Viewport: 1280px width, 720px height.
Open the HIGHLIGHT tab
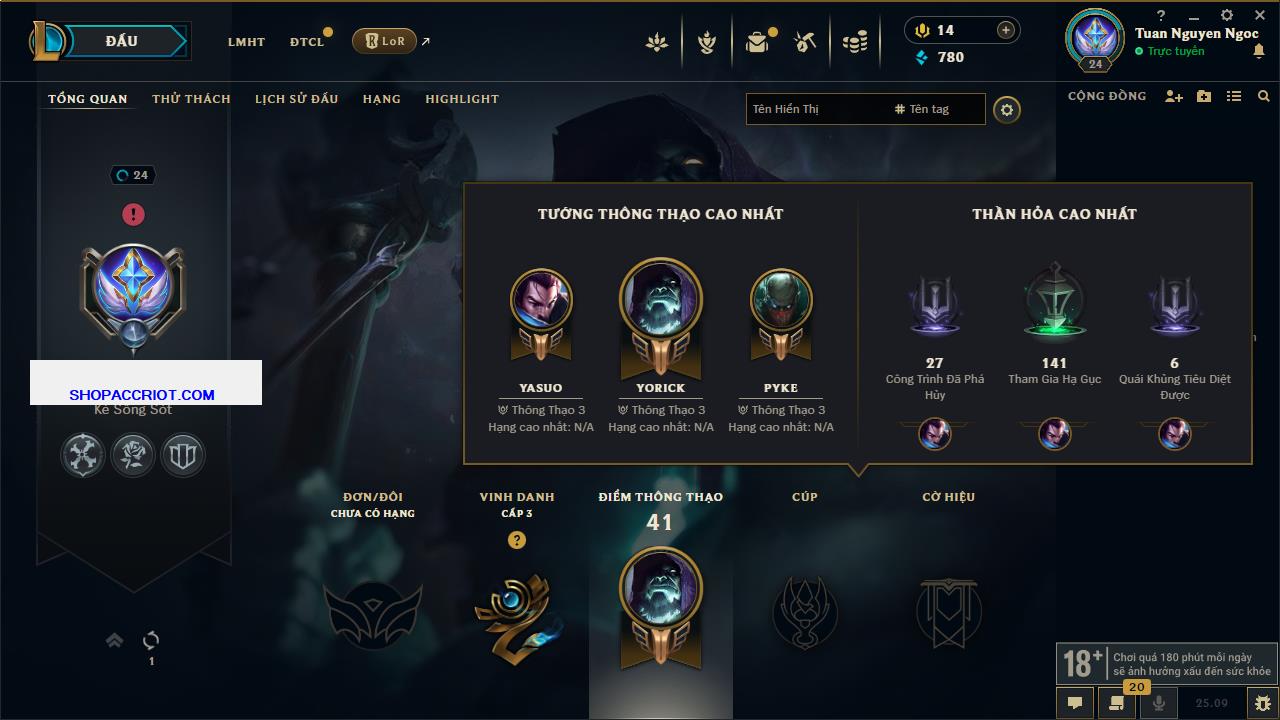461,99
